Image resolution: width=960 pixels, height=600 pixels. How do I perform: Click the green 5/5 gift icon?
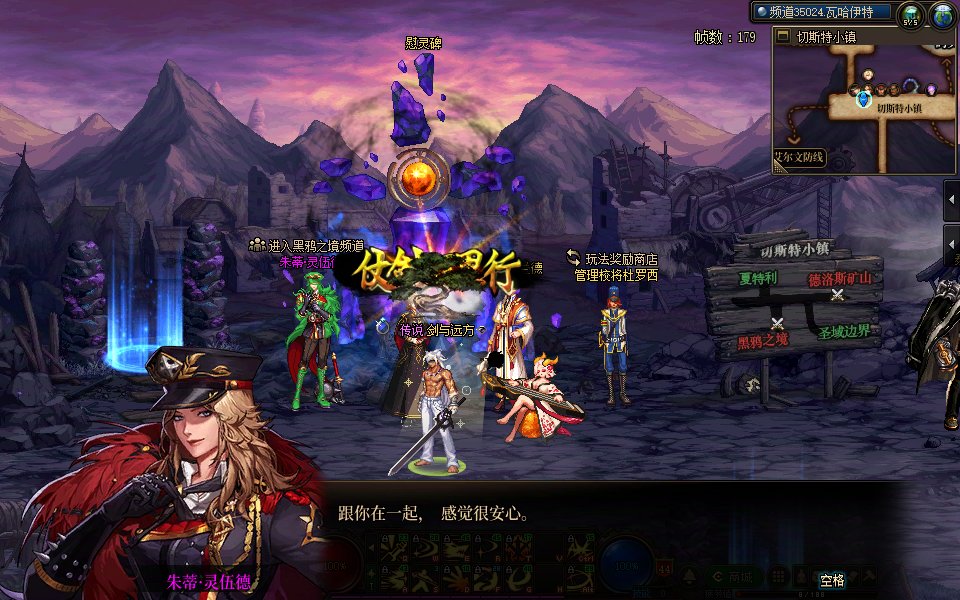tap(910, 16)
